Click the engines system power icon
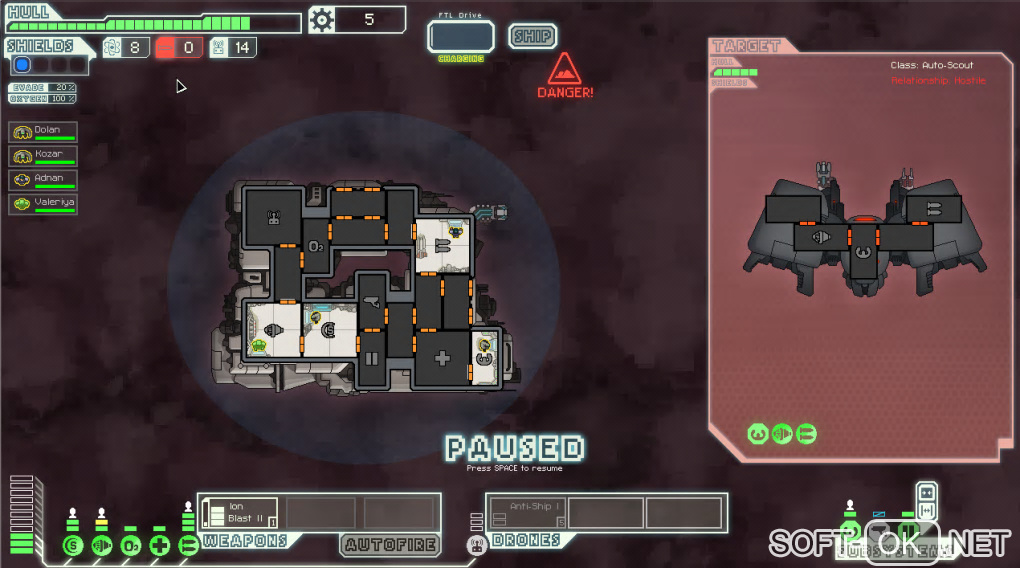Viewport: 1020px width, 568px height. pos(101,546)
